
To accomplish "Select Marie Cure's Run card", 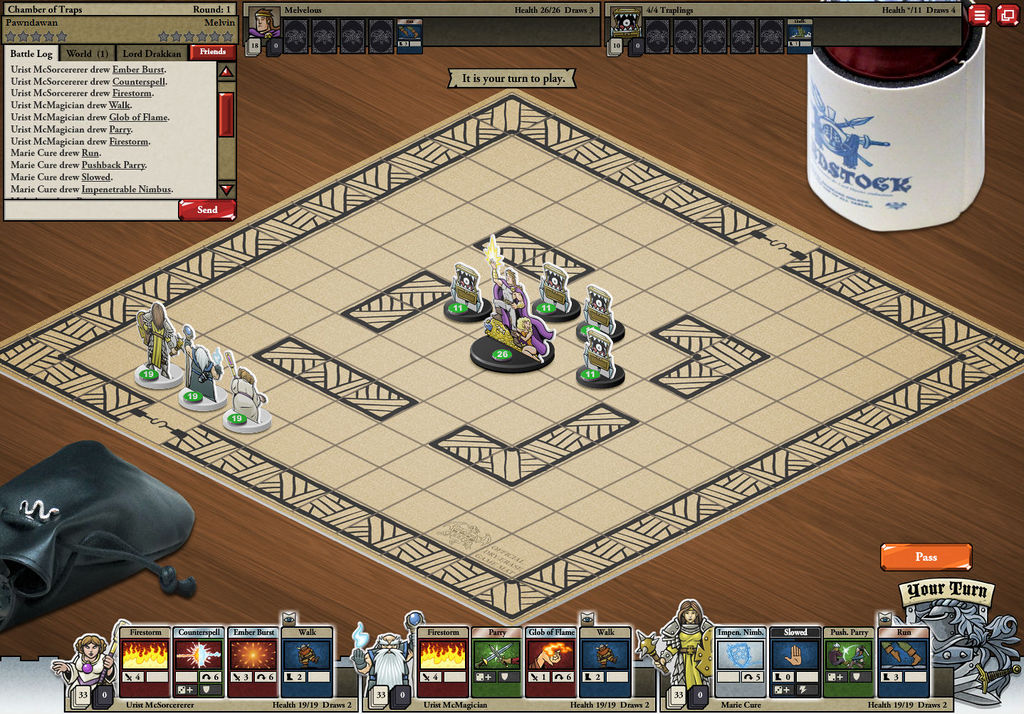I will click(x=903, y=662).
